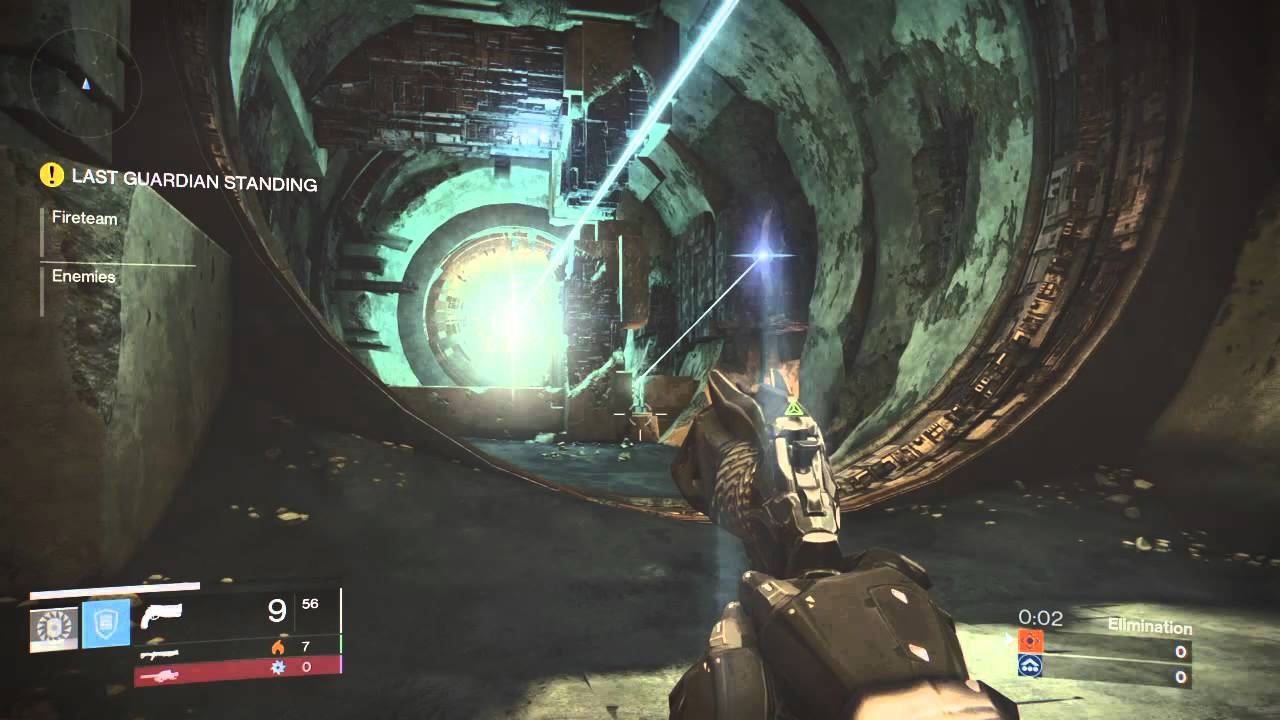Click the orange team emblem
Screen dimensions: 1280x720
tap(1030, 642)
